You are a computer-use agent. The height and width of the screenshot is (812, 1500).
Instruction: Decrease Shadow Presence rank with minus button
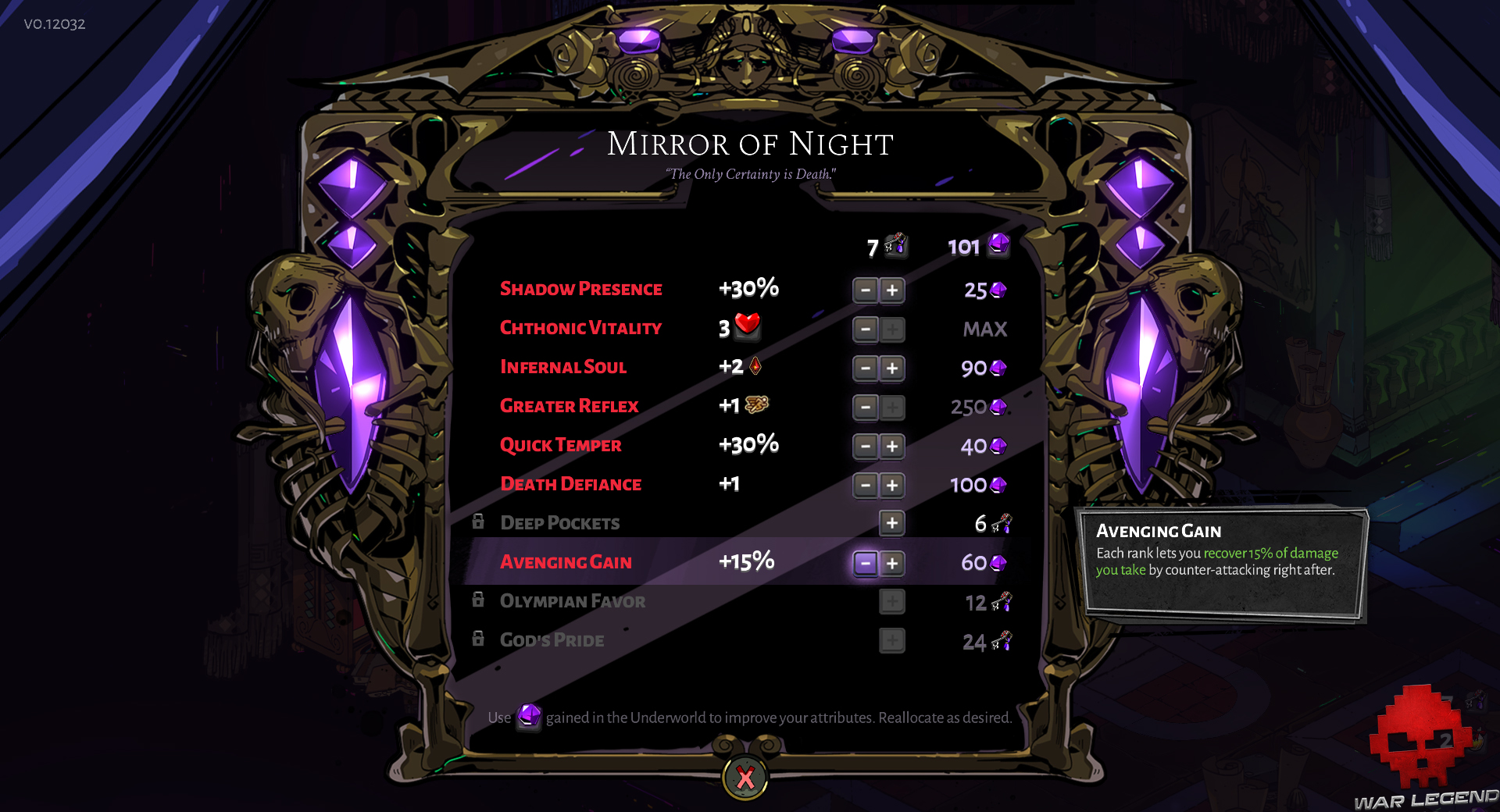point(865,290)
